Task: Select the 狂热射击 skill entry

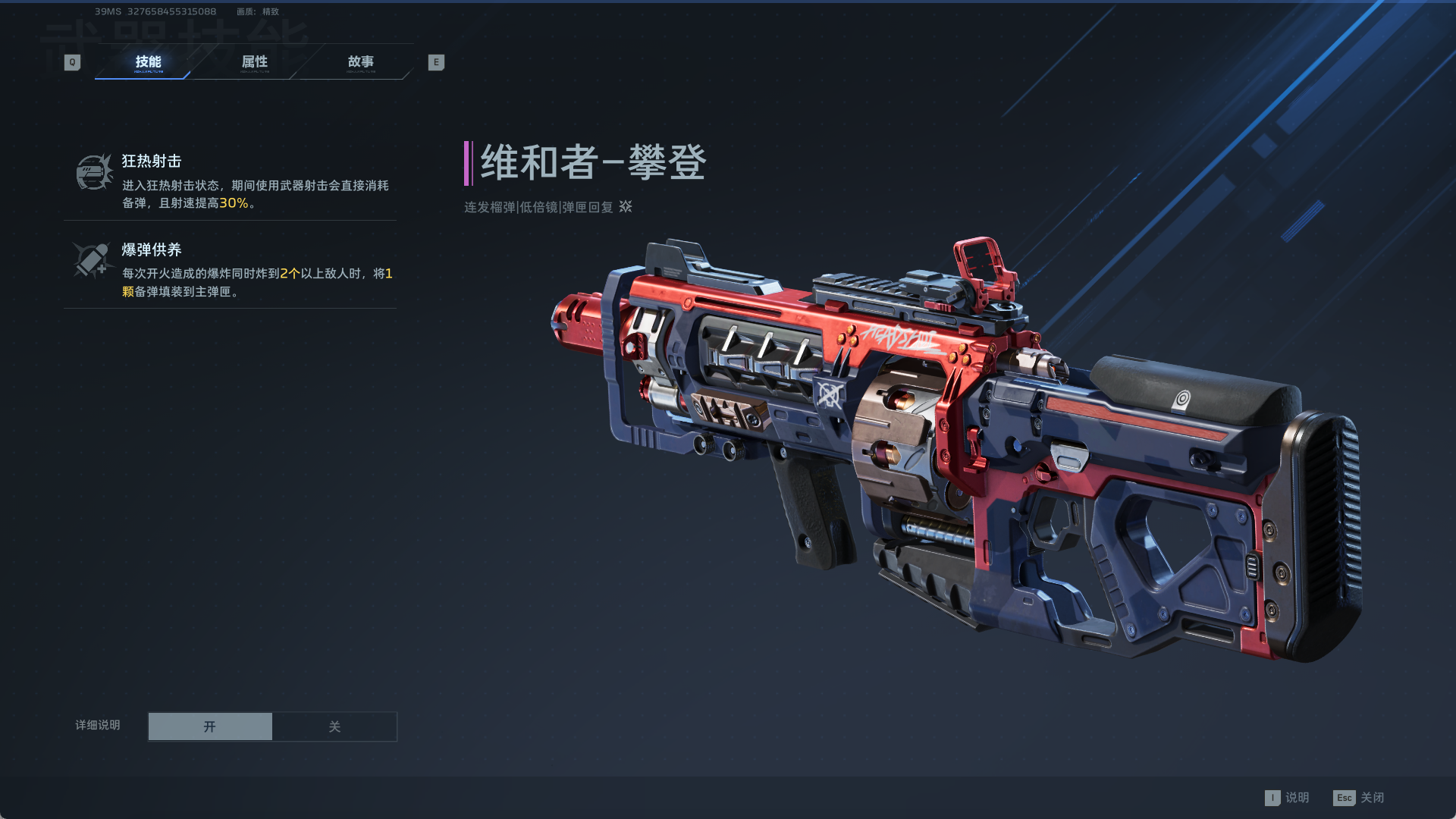Action: click(230, 180)
